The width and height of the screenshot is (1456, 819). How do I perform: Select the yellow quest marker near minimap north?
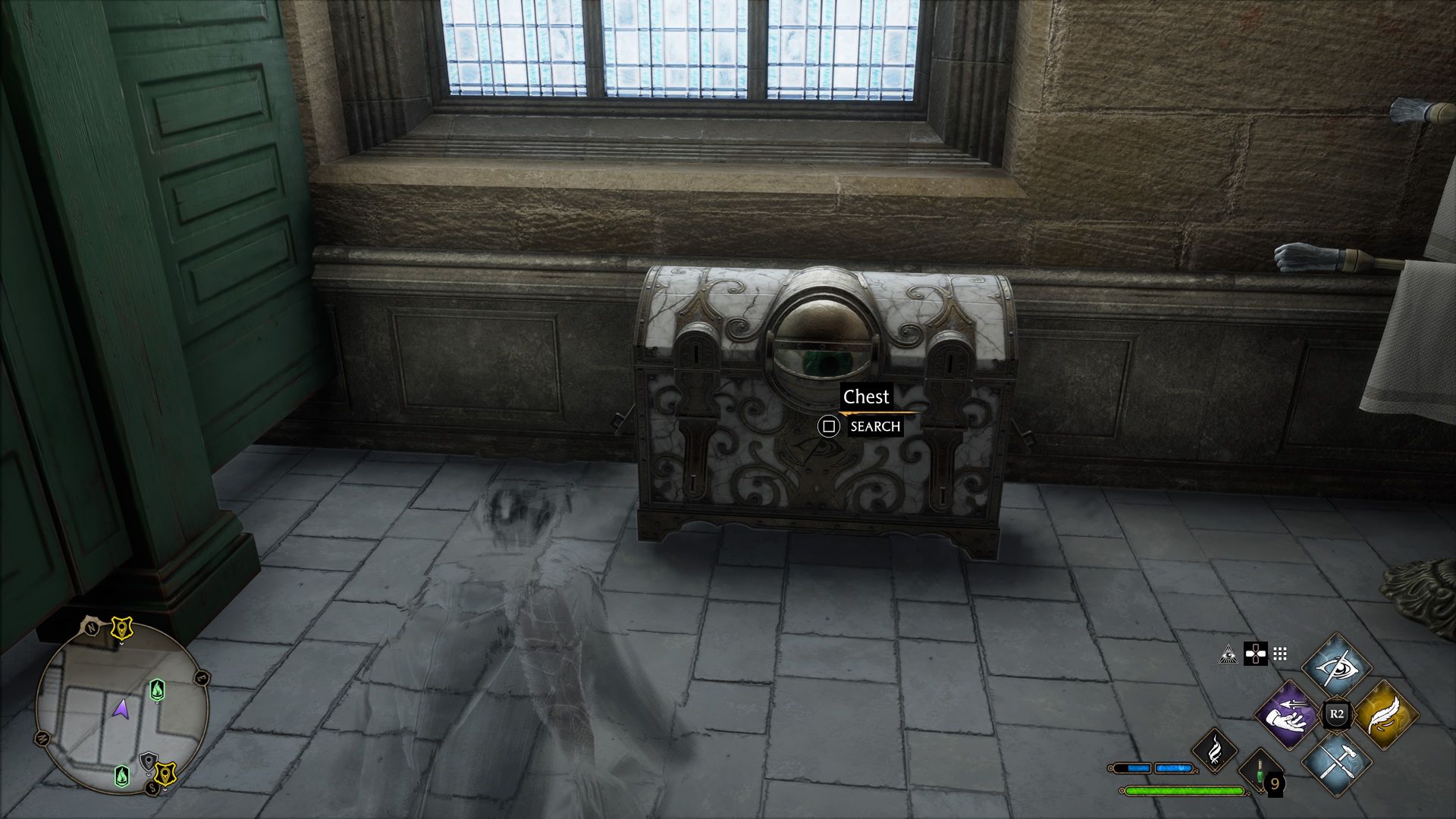click(x=122, y=627)
